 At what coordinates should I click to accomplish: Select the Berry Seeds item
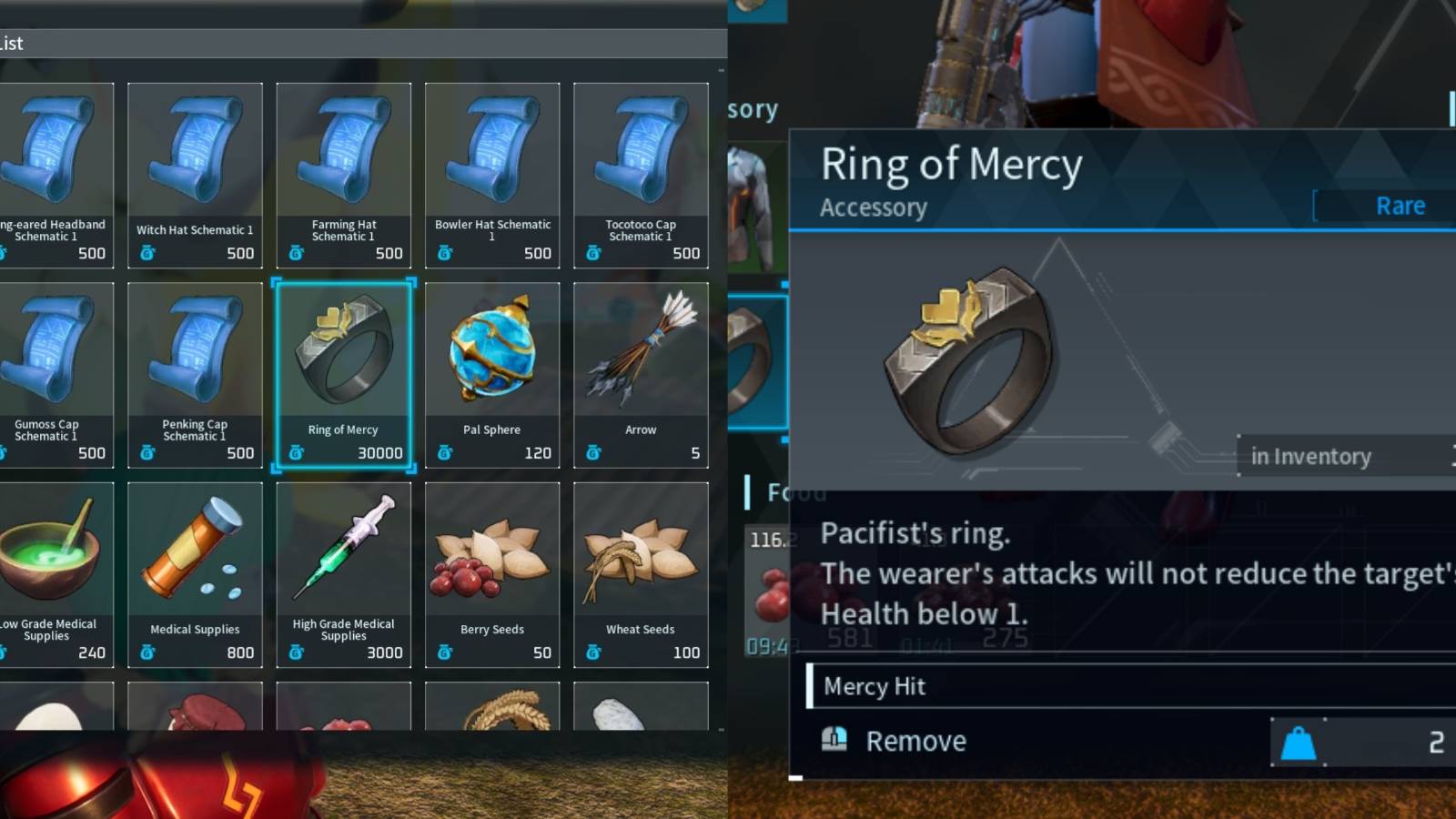(x=491, y=573)
